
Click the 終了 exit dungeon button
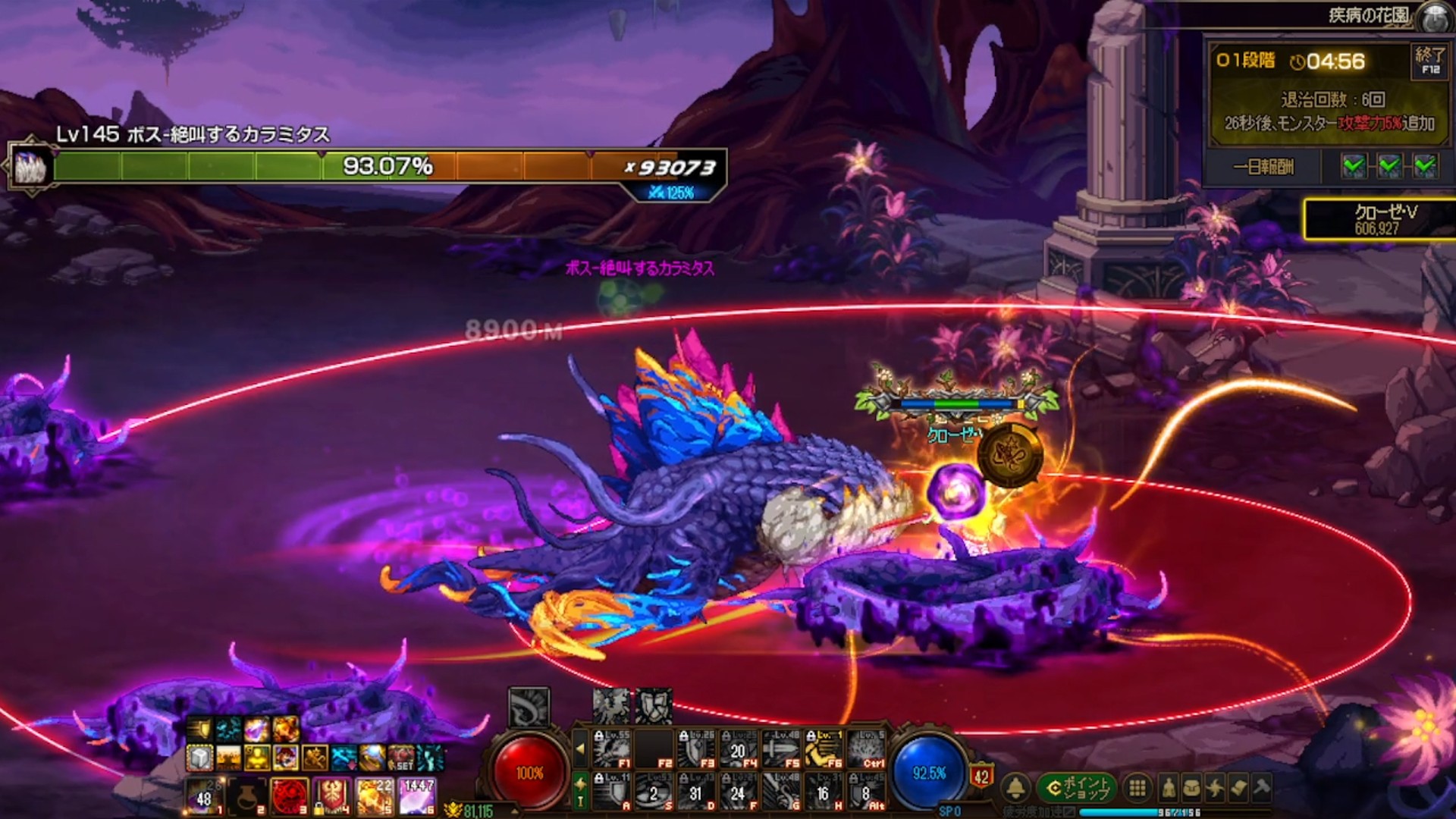pyautogui.click(x=1429, y=61)
